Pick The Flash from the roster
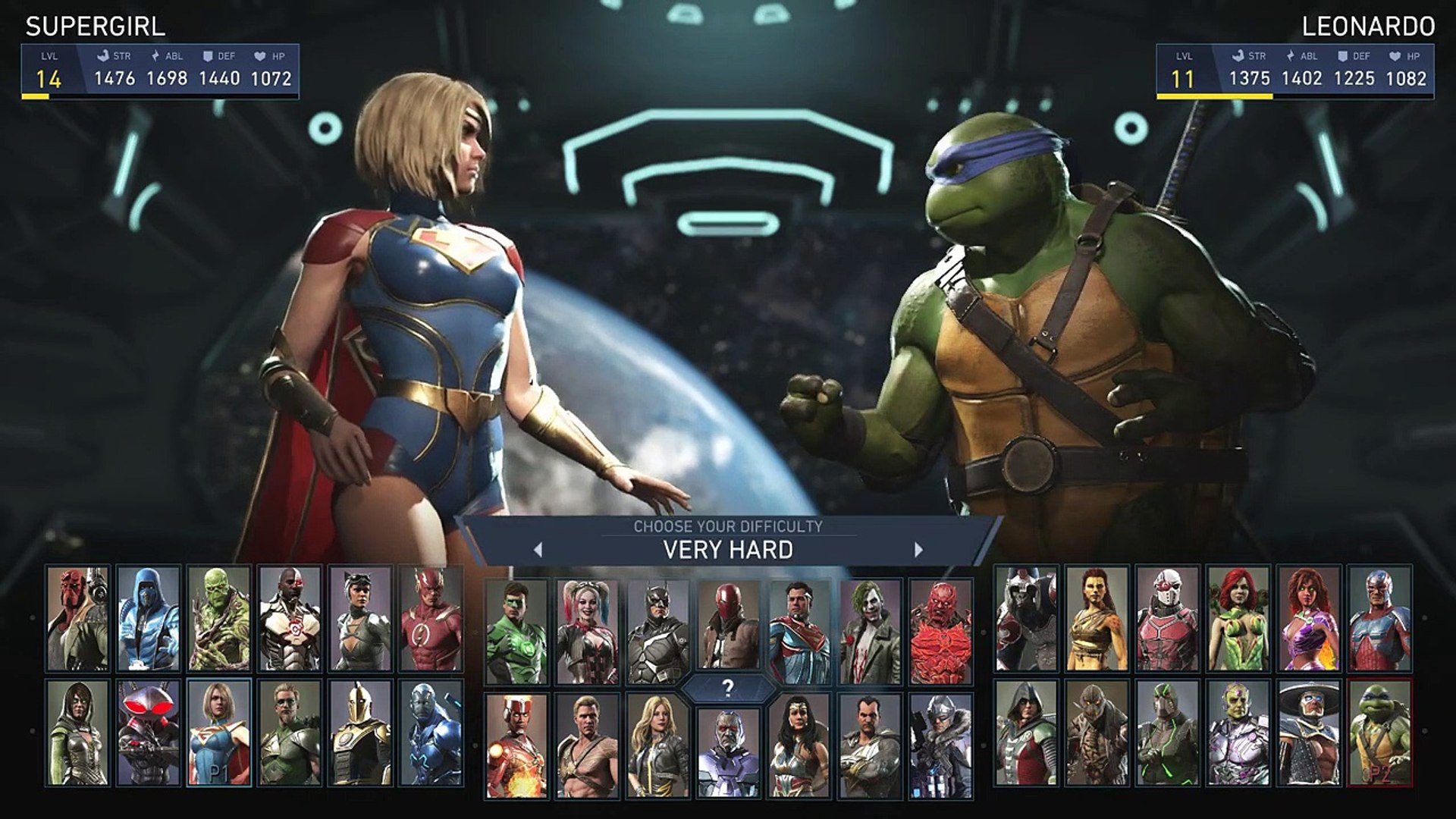This screenshot has height=819, width=1456. tap(431, 619)
